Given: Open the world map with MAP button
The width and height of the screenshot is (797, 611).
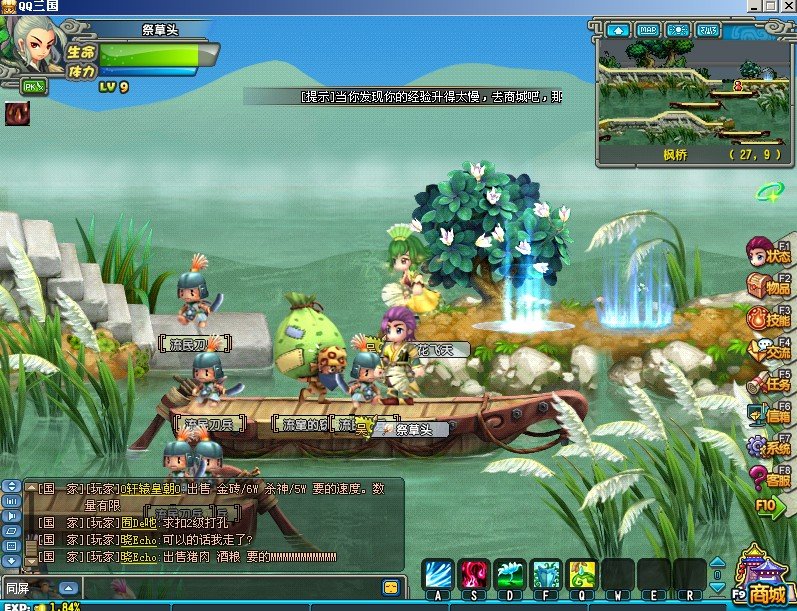Looking at the screenshot, I should point(648,30).
